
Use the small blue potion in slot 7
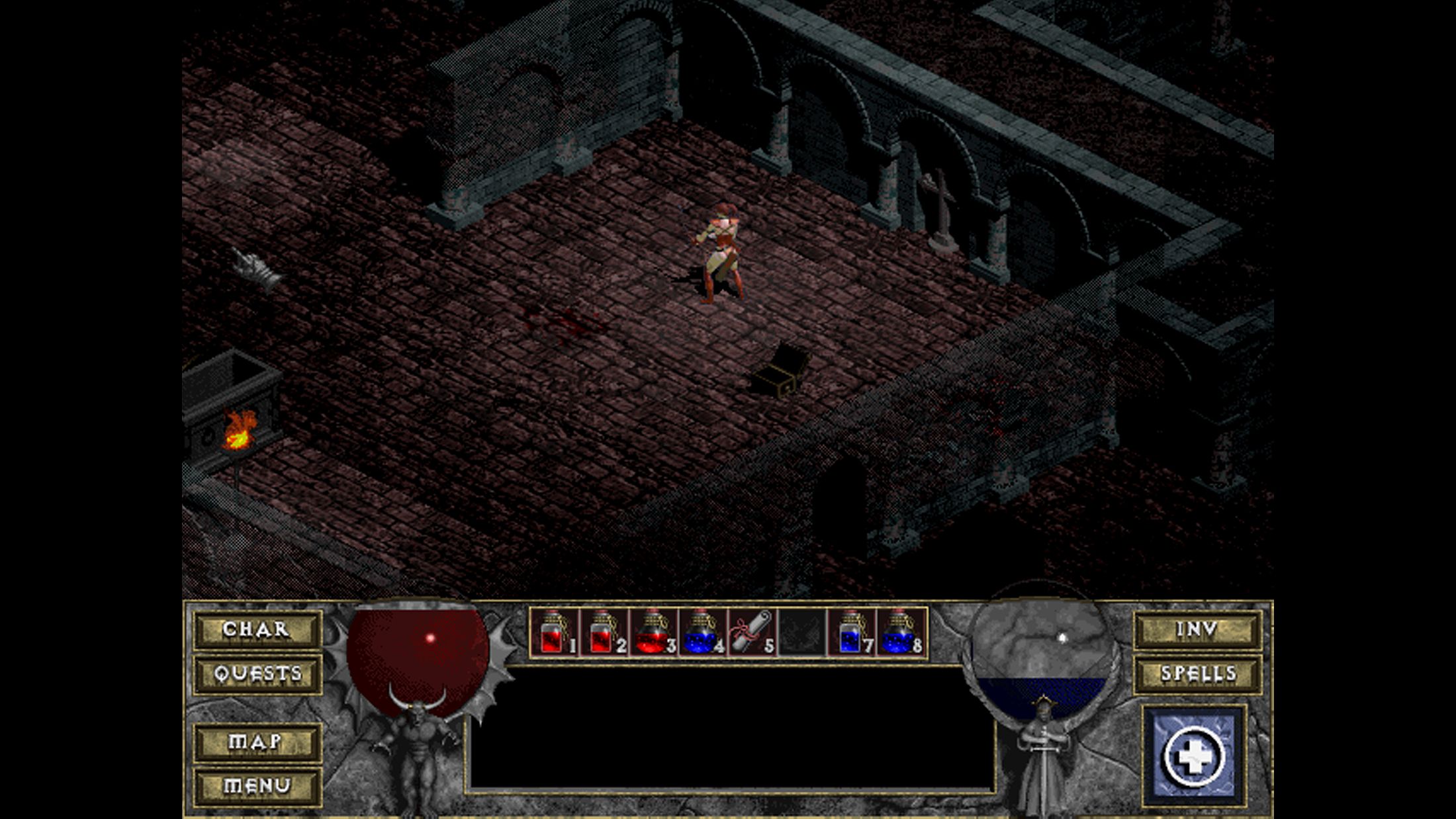pos(852,633)
